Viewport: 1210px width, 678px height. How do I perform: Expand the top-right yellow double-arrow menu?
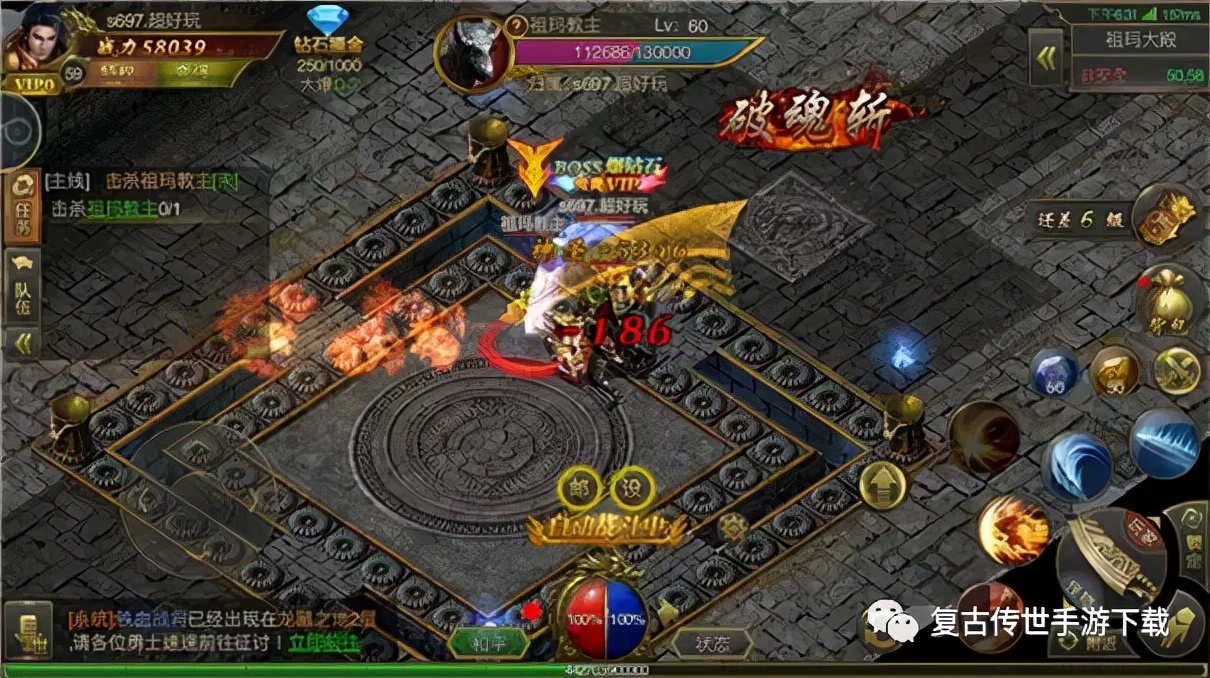click(1046, 58)
